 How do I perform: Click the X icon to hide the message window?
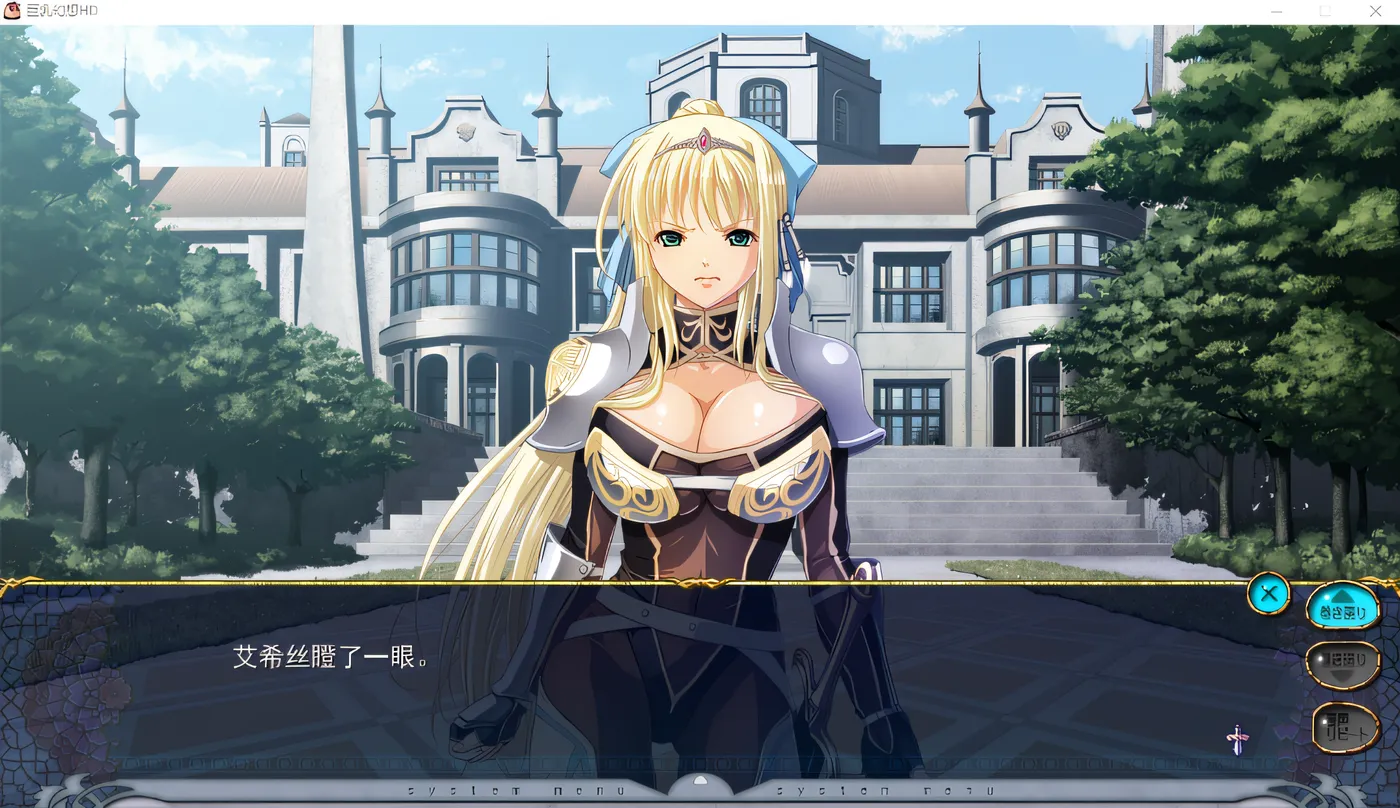pos(1268,593)
